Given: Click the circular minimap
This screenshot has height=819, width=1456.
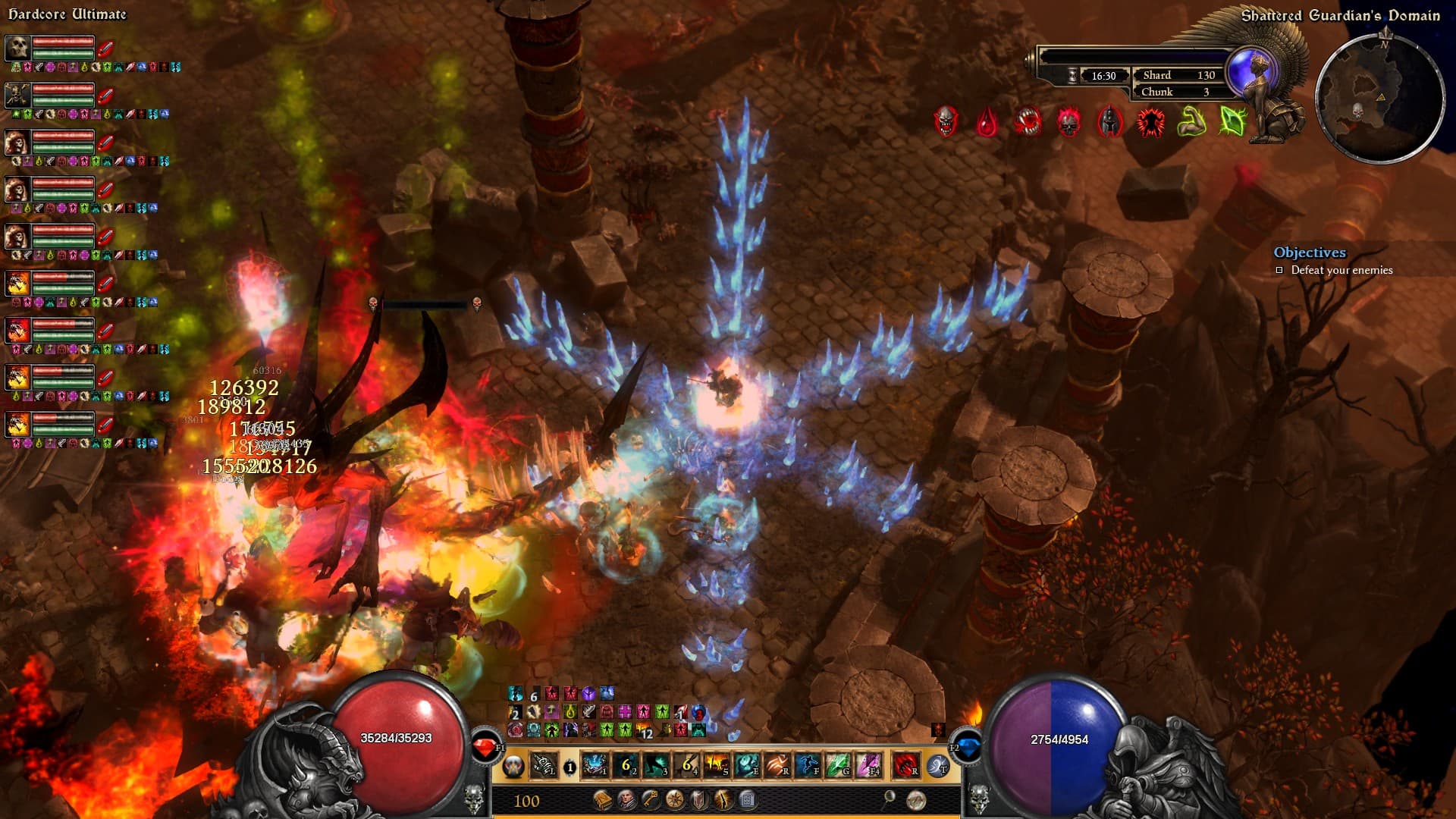Looking at the screenshot, I should [x=1379, y=97].
